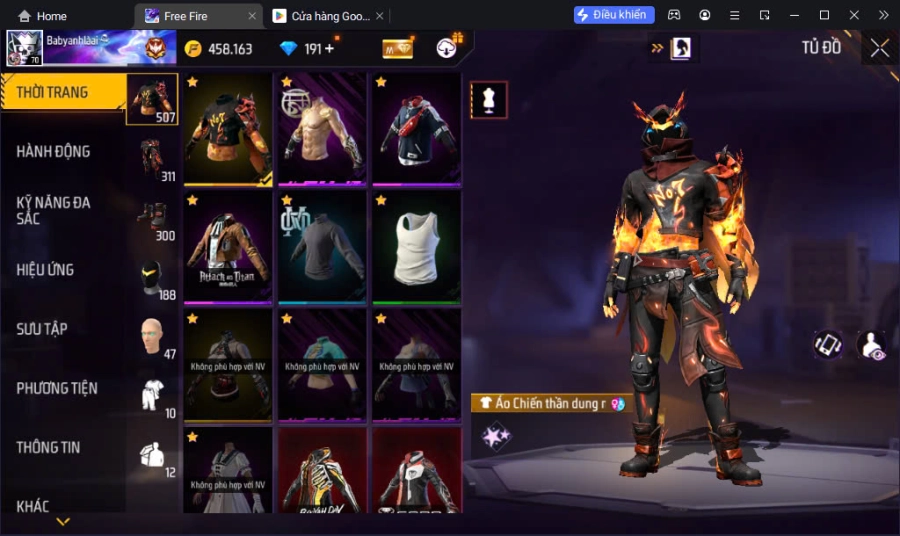The height and width of the screenshot is (536, 900).
Task: Click the mannequin outfit set icon
Action: tap(489, 100)
